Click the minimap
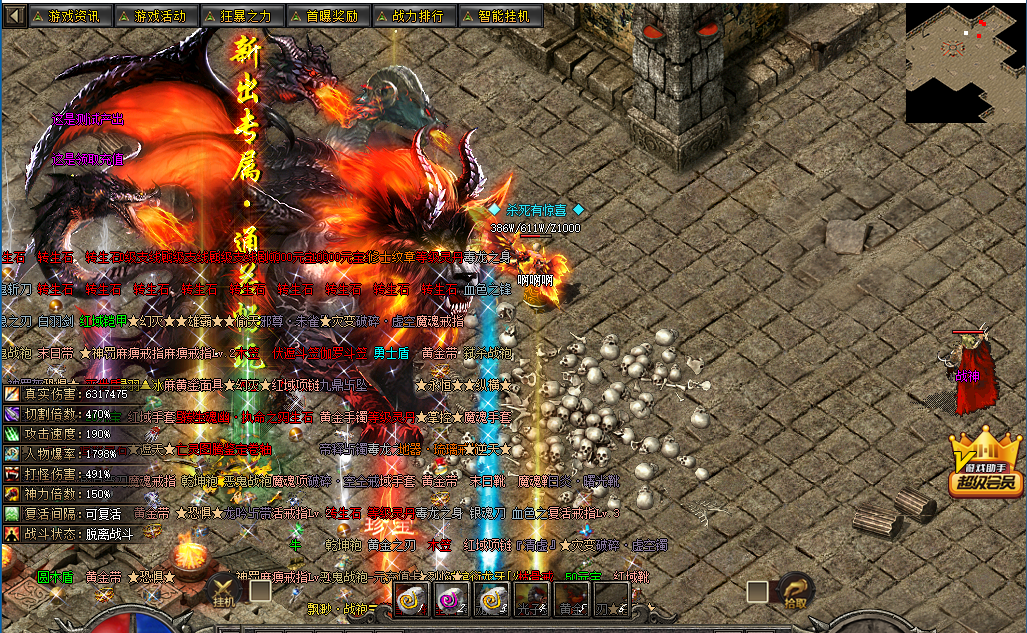Screen dimensions: 1027x633 964,62
